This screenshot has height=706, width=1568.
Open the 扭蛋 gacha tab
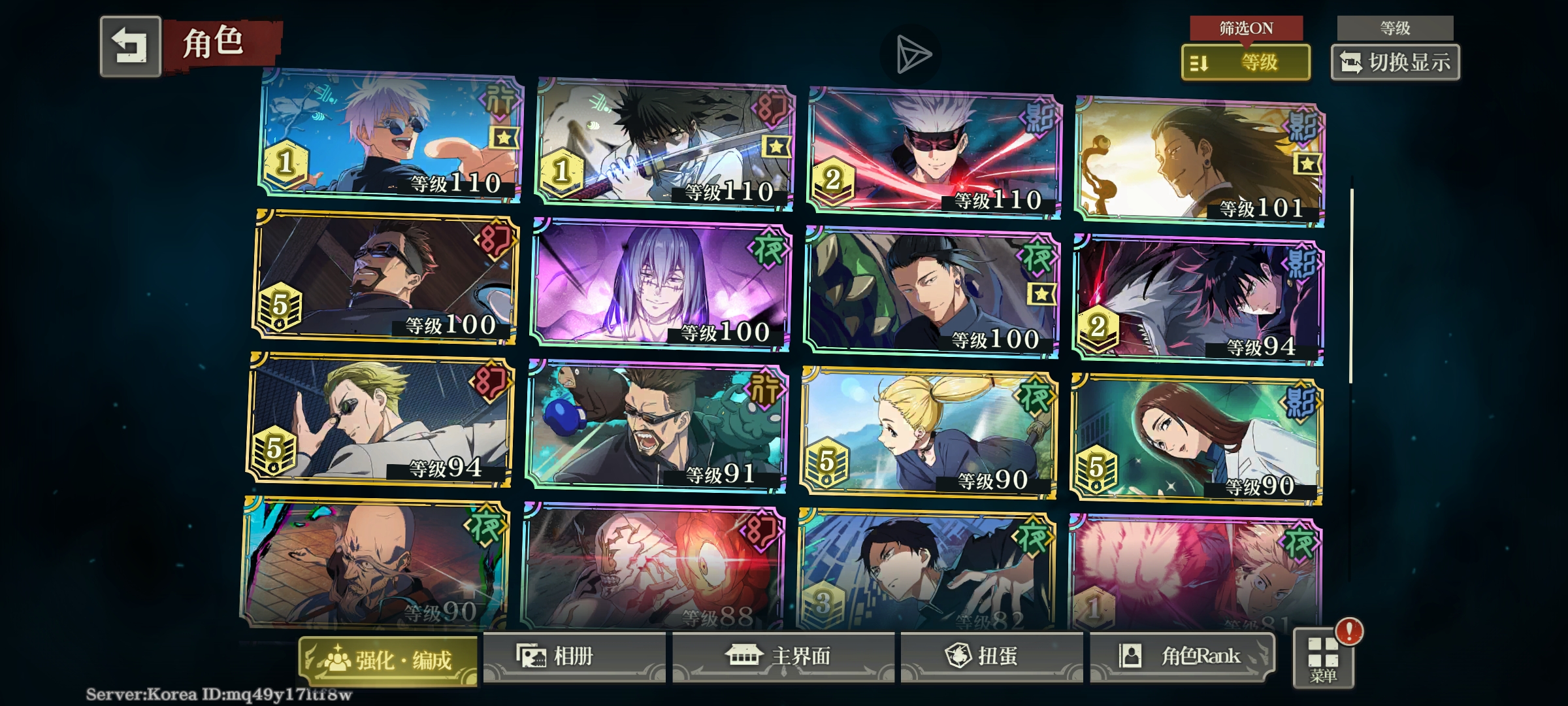click(990, 656)
